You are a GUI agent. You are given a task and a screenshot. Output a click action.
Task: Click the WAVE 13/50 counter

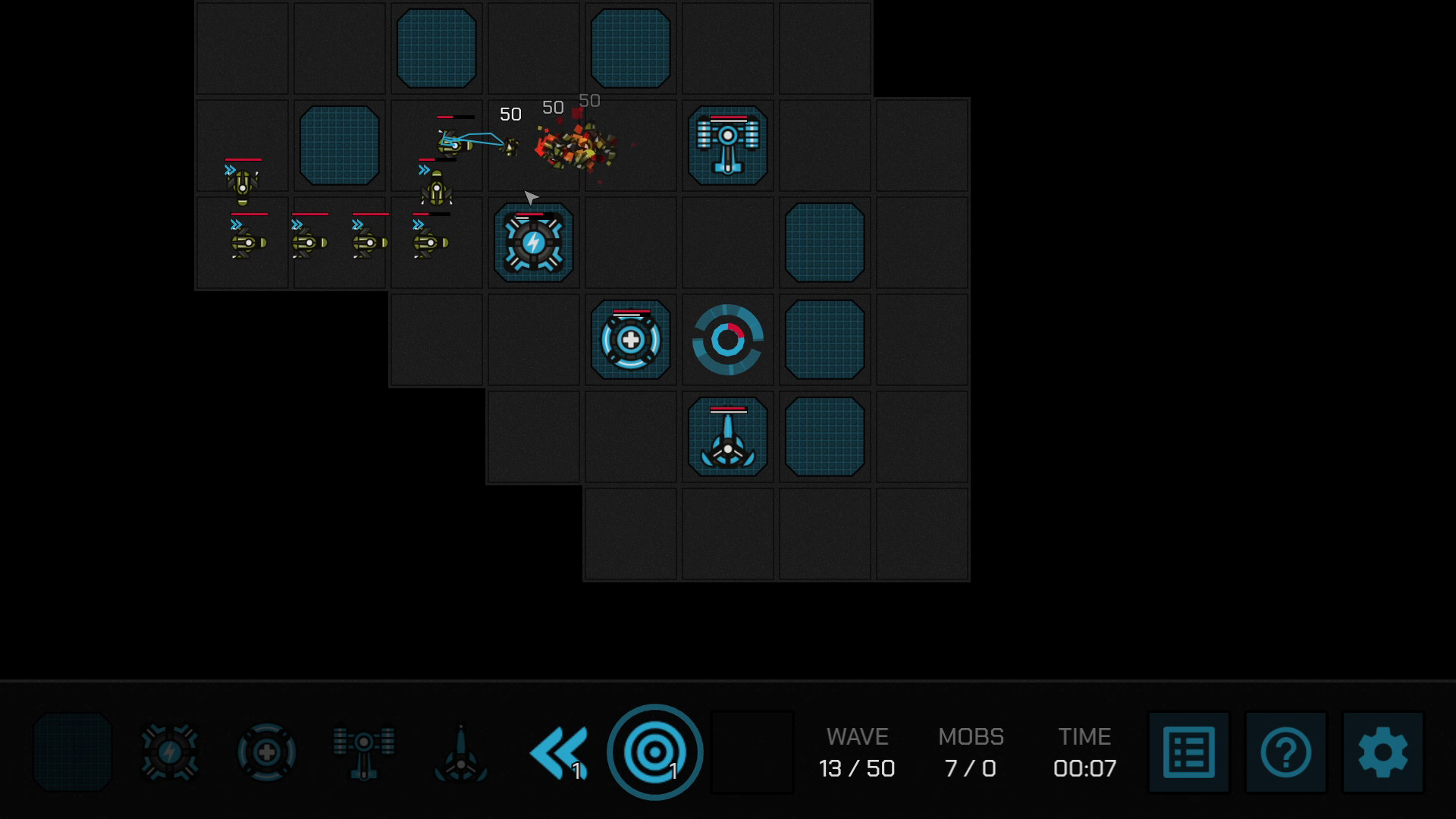(856, 752)
